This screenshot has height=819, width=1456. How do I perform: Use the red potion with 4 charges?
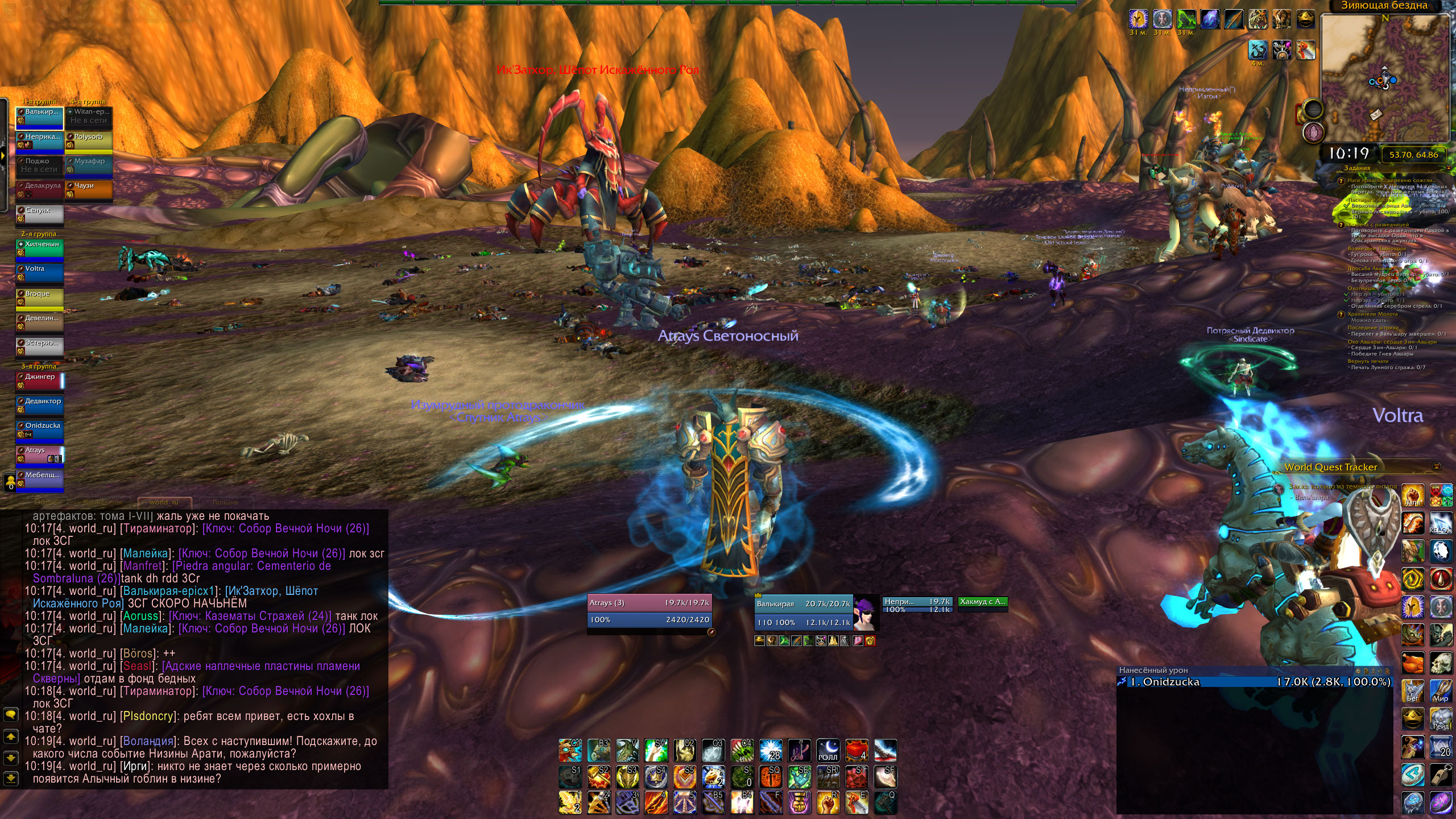click(x=856, y=751)
